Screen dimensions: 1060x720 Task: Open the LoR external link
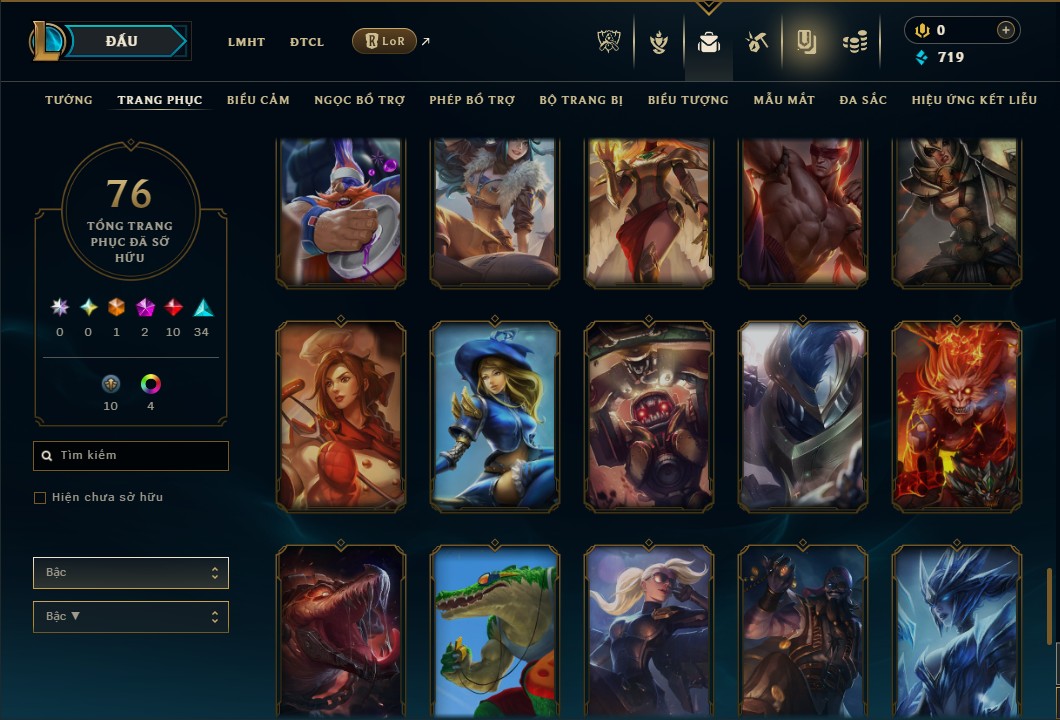pos(385,42)
